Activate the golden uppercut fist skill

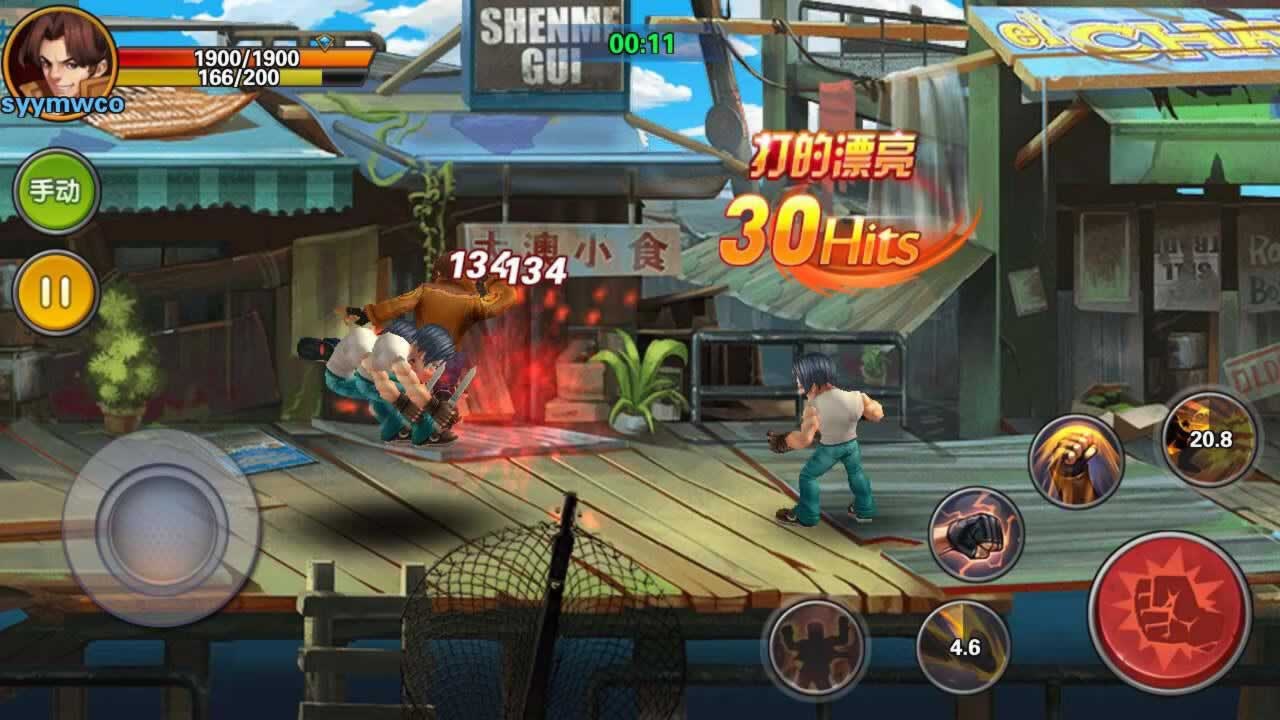(x=1076, y=461)
